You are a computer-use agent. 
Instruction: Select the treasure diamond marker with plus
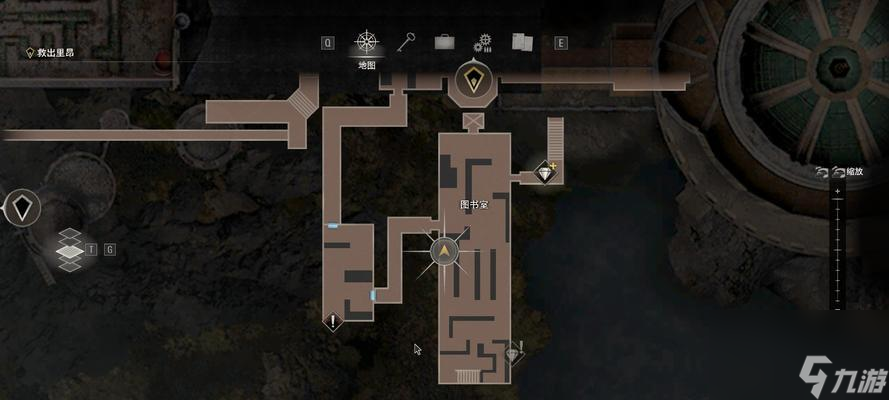tap(545, 172)
